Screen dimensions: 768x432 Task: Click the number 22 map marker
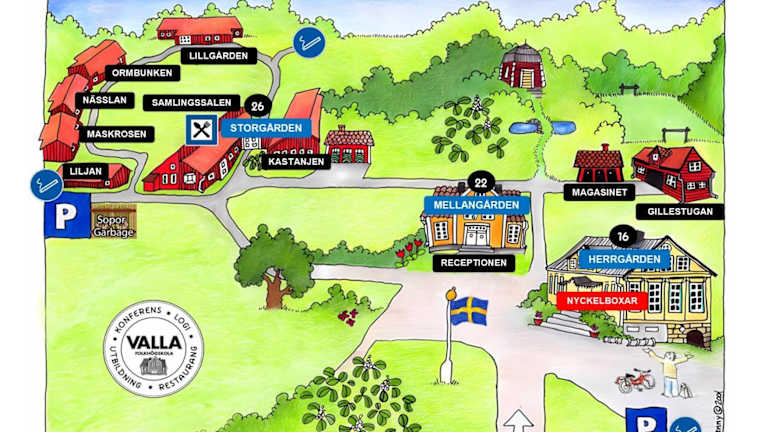(481, 183)
